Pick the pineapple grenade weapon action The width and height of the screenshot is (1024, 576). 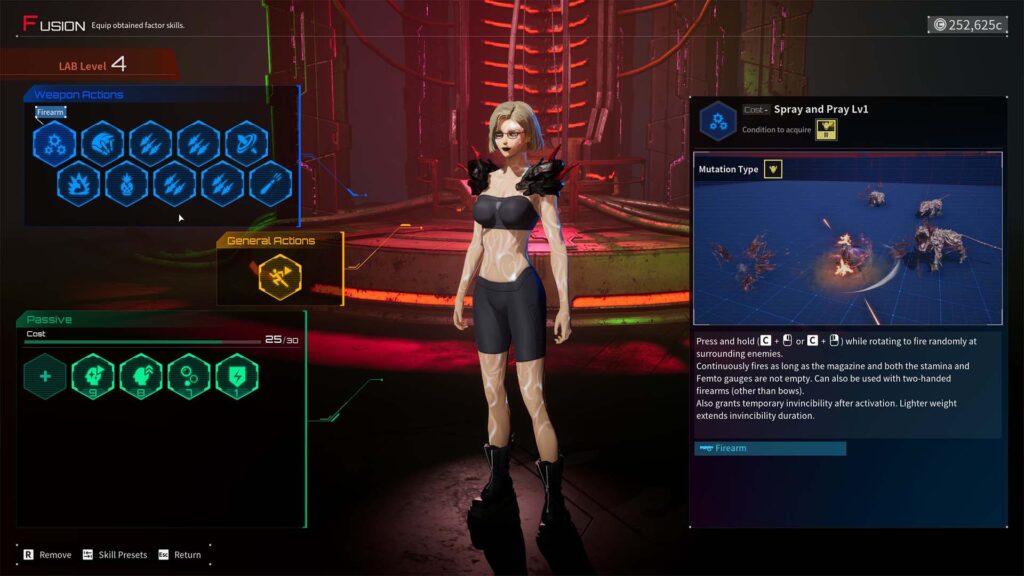point(126,185)
